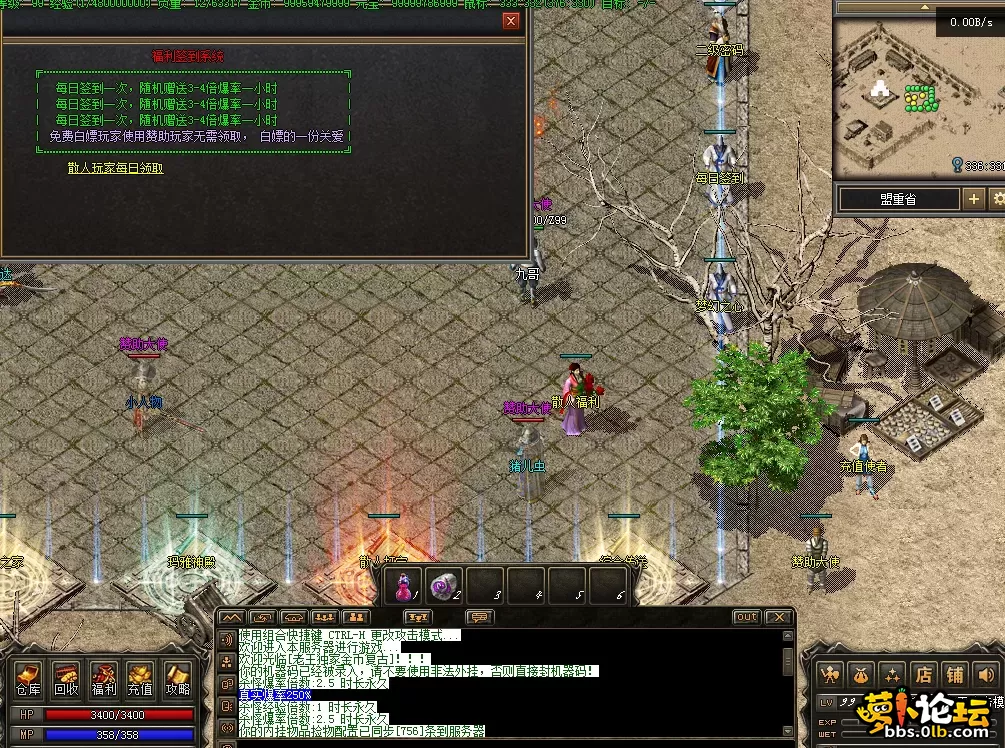Image resolution: width=1005 pixels, height=748 pixels.
Task: Toggle the sound speaker icon
Action: [x=986, y=675]
